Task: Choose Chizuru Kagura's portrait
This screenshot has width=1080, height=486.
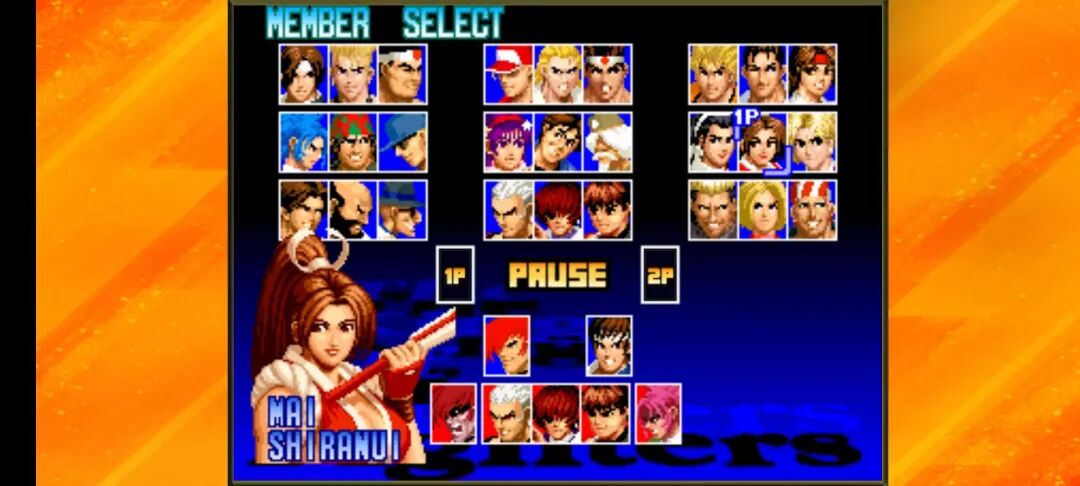Action: 713,142
